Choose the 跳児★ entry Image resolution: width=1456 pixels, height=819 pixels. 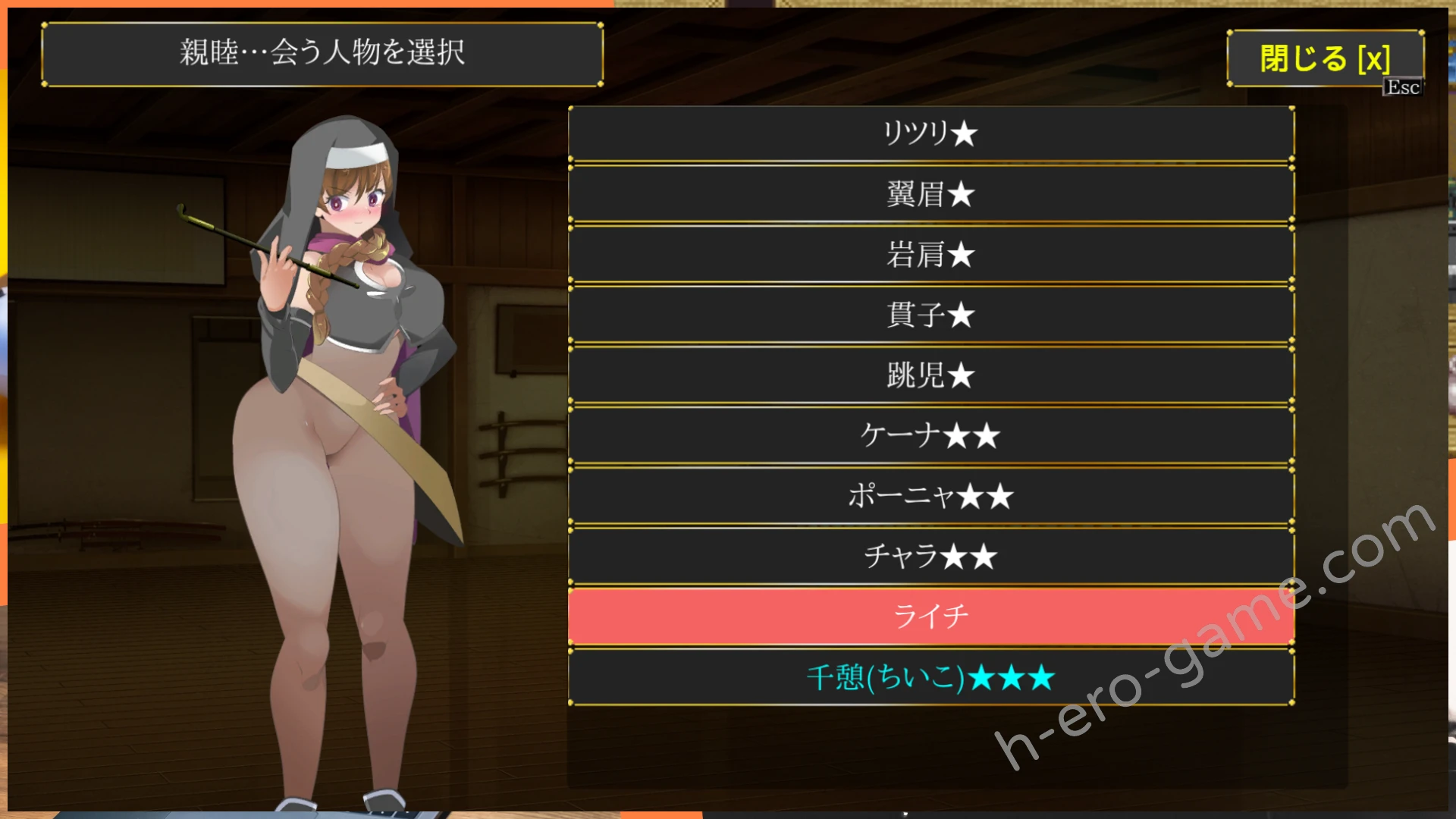pos(930,375)
